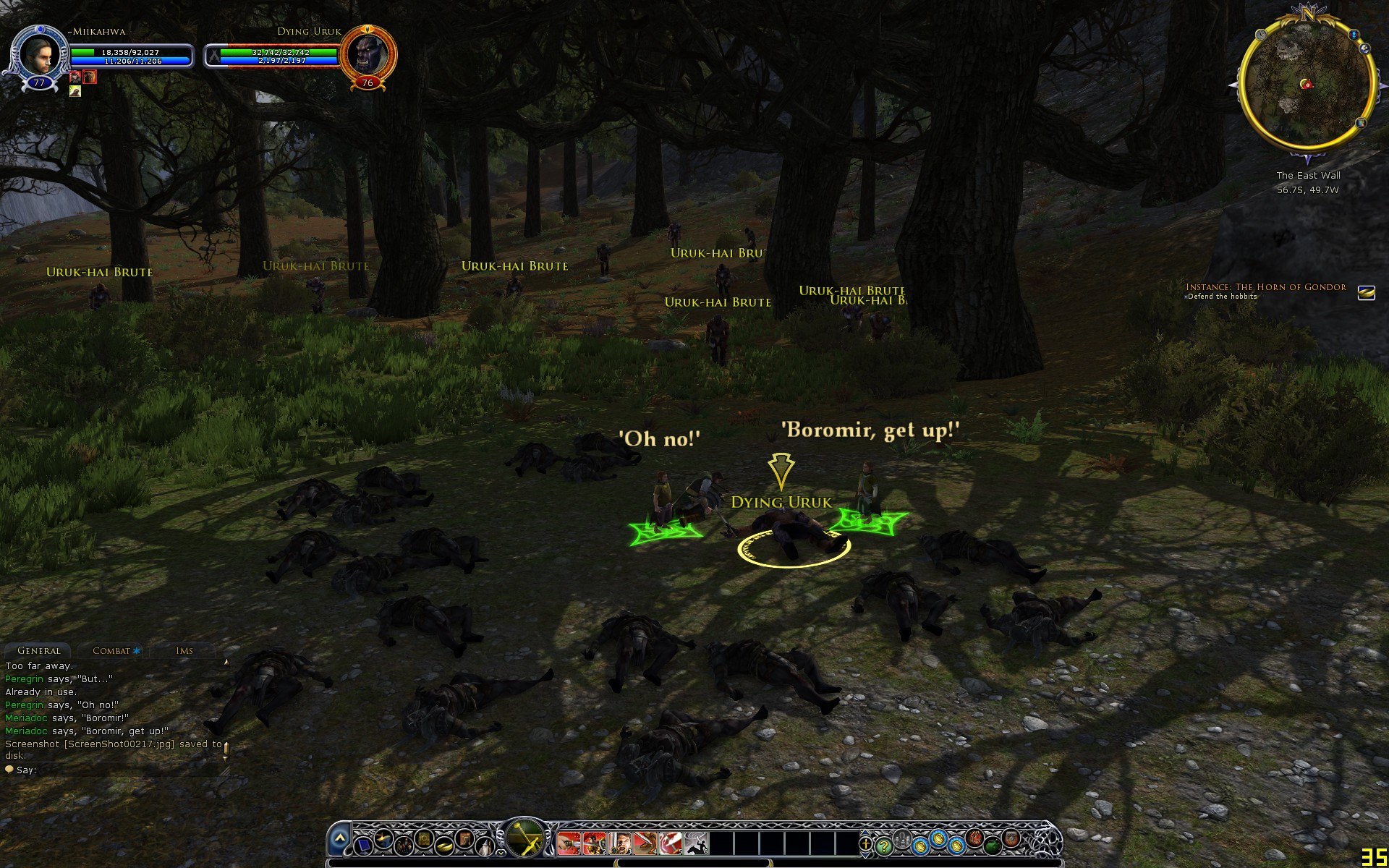Collapse the menu bar with the small down chevron

pyautogui.click(x=501, y=854)
